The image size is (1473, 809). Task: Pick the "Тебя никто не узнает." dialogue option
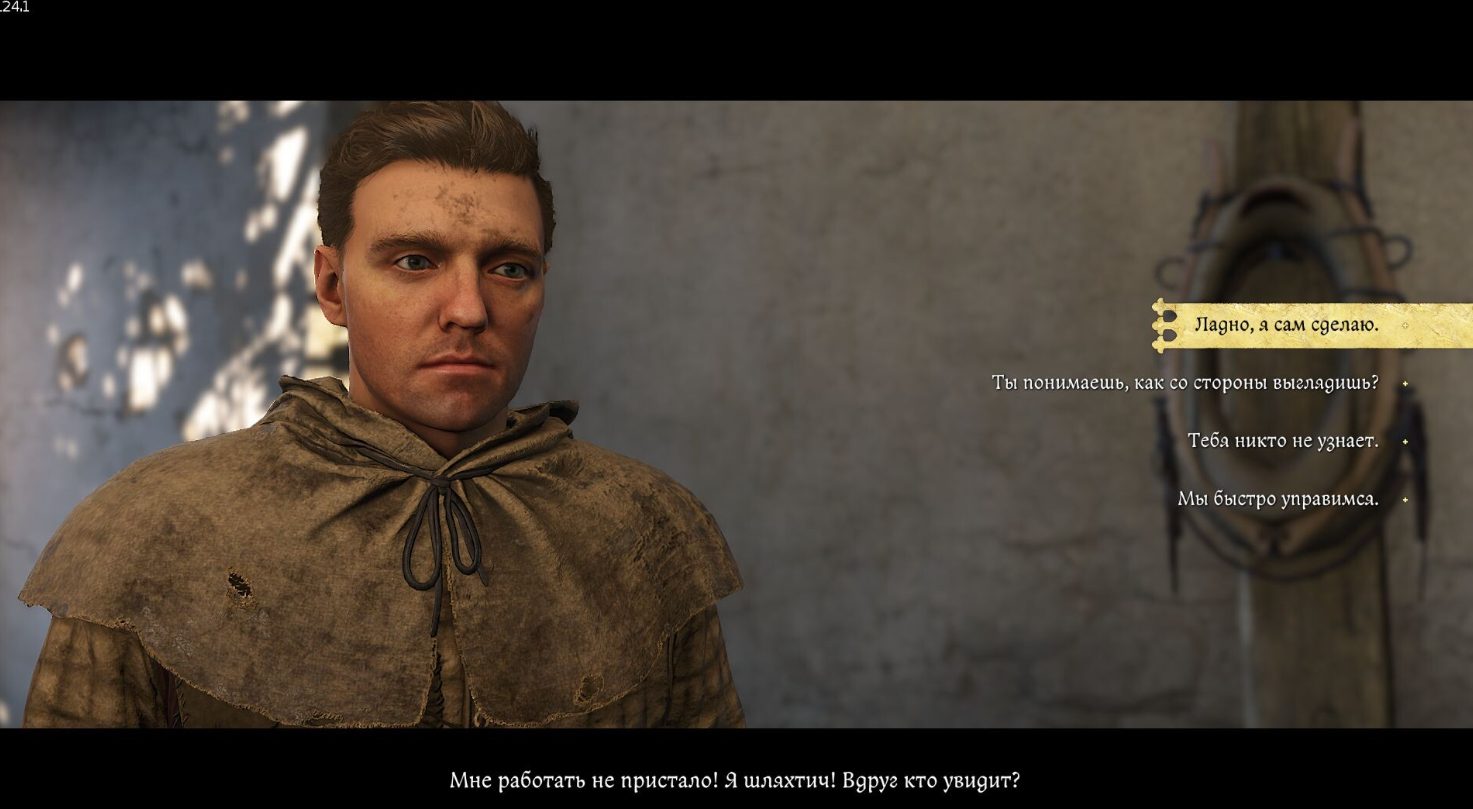(x=1283, y=441)
